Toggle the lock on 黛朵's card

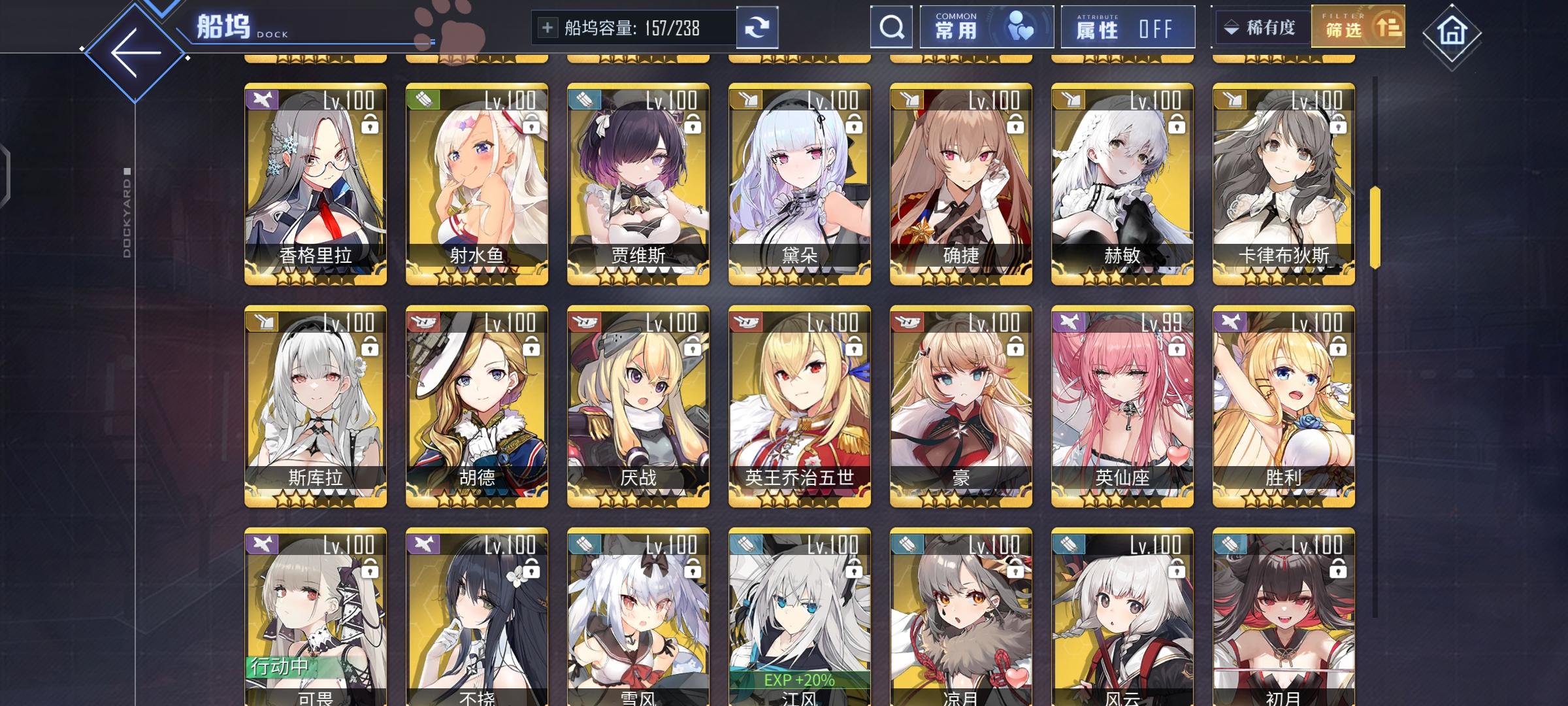[853, 124]
